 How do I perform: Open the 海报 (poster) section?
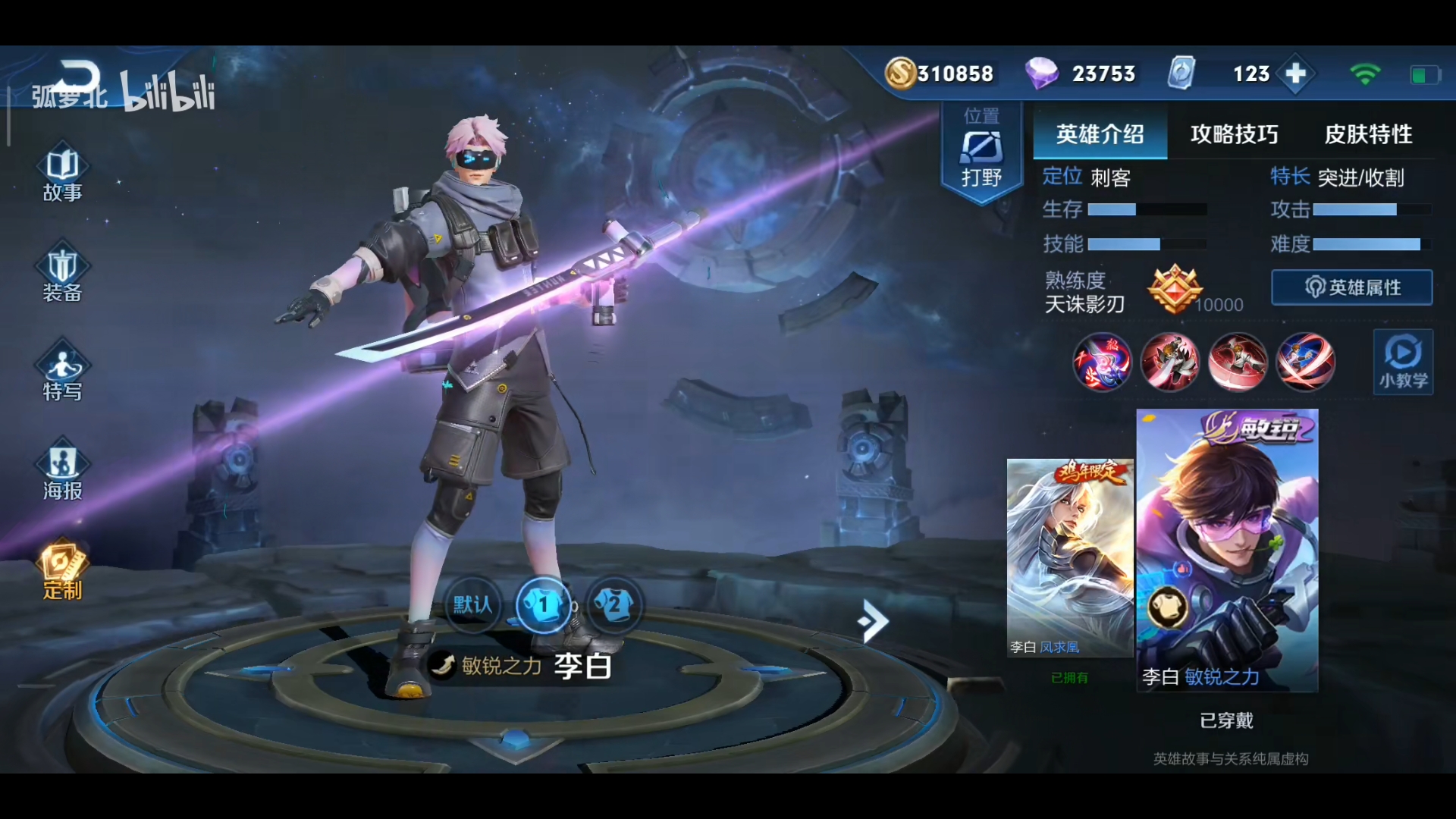click(x=63, y=470)
